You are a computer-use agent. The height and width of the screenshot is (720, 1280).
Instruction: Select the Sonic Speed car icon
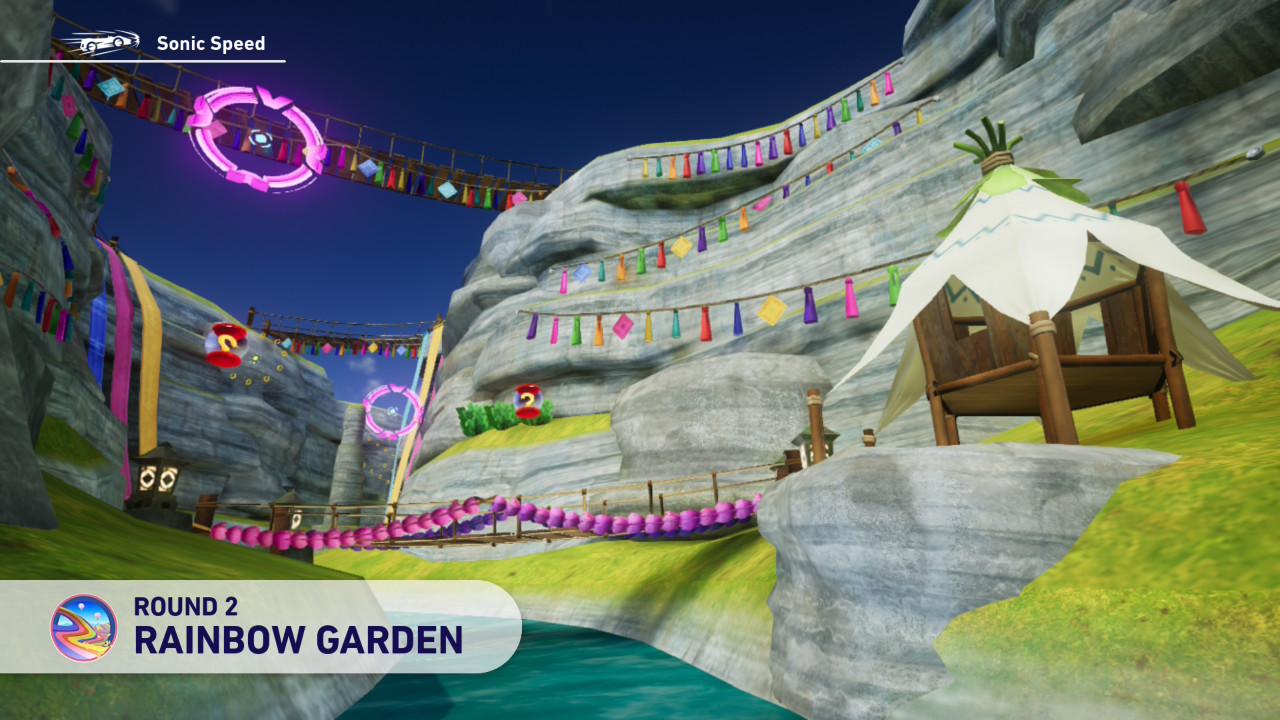pyautogui.click(x=100, y=43)
